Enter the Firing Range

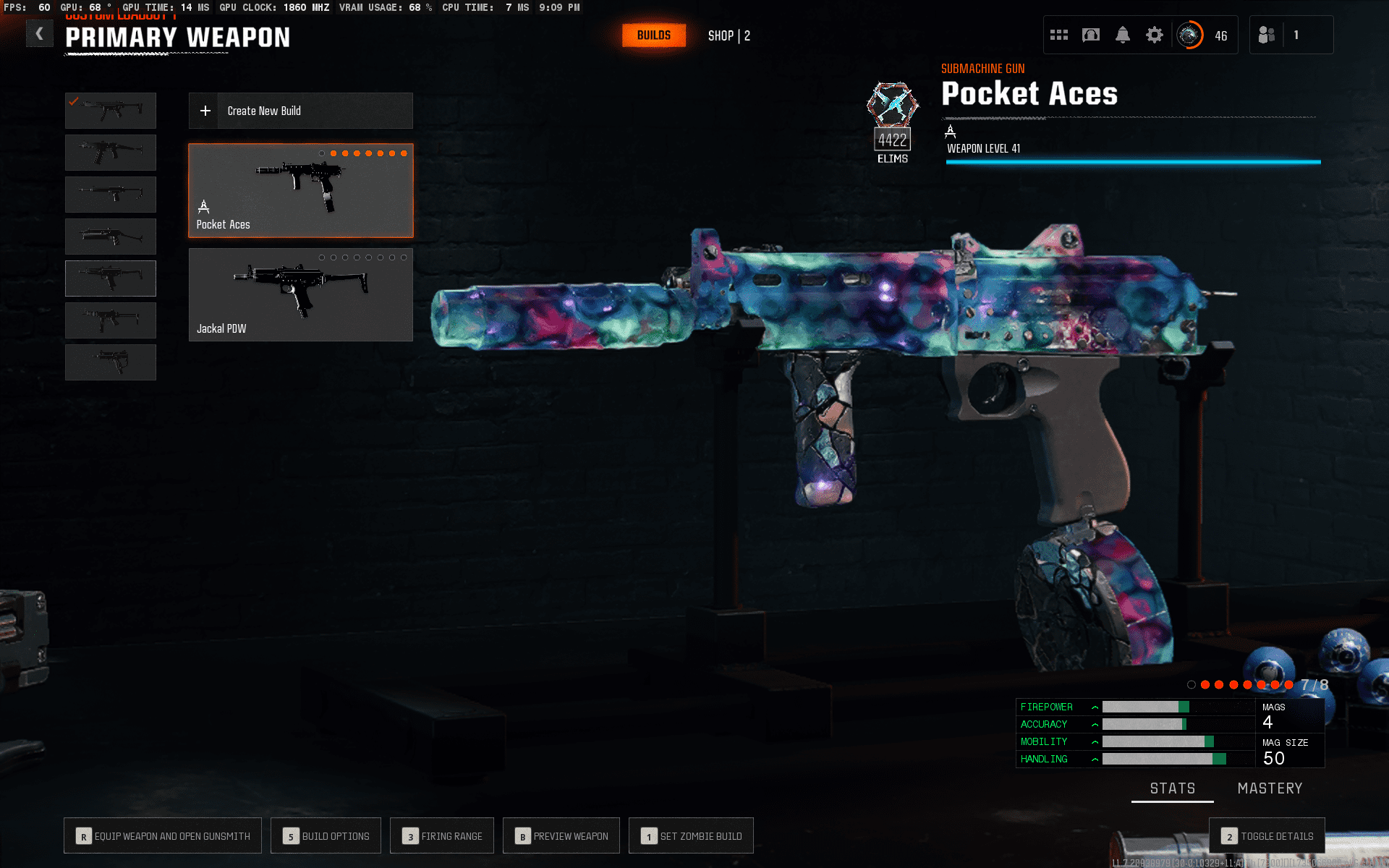(x=442, y=836)
